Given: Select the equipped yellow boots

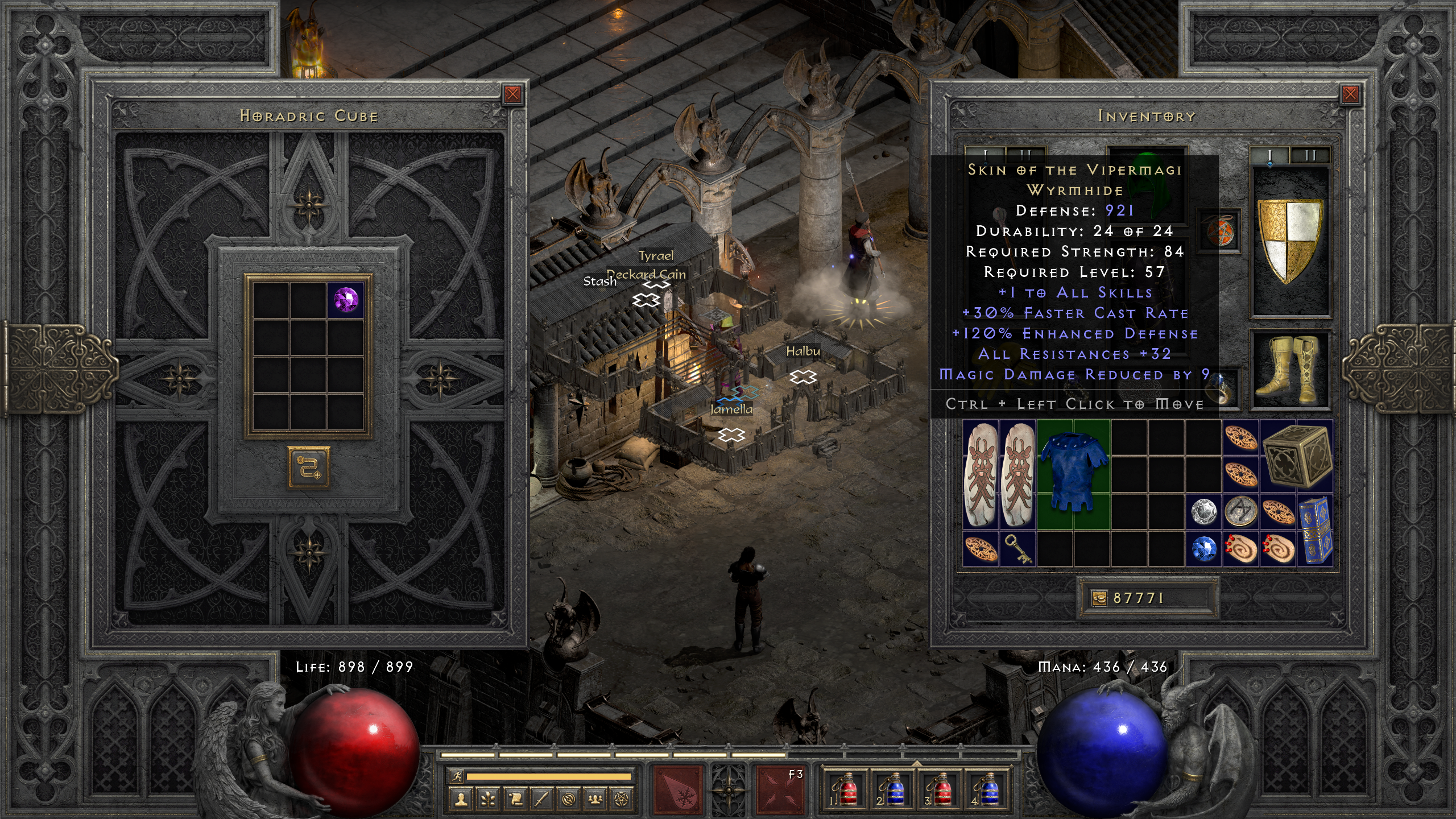Looking at the screenshot, I should pyautogui.click(x=1290, y=369).
